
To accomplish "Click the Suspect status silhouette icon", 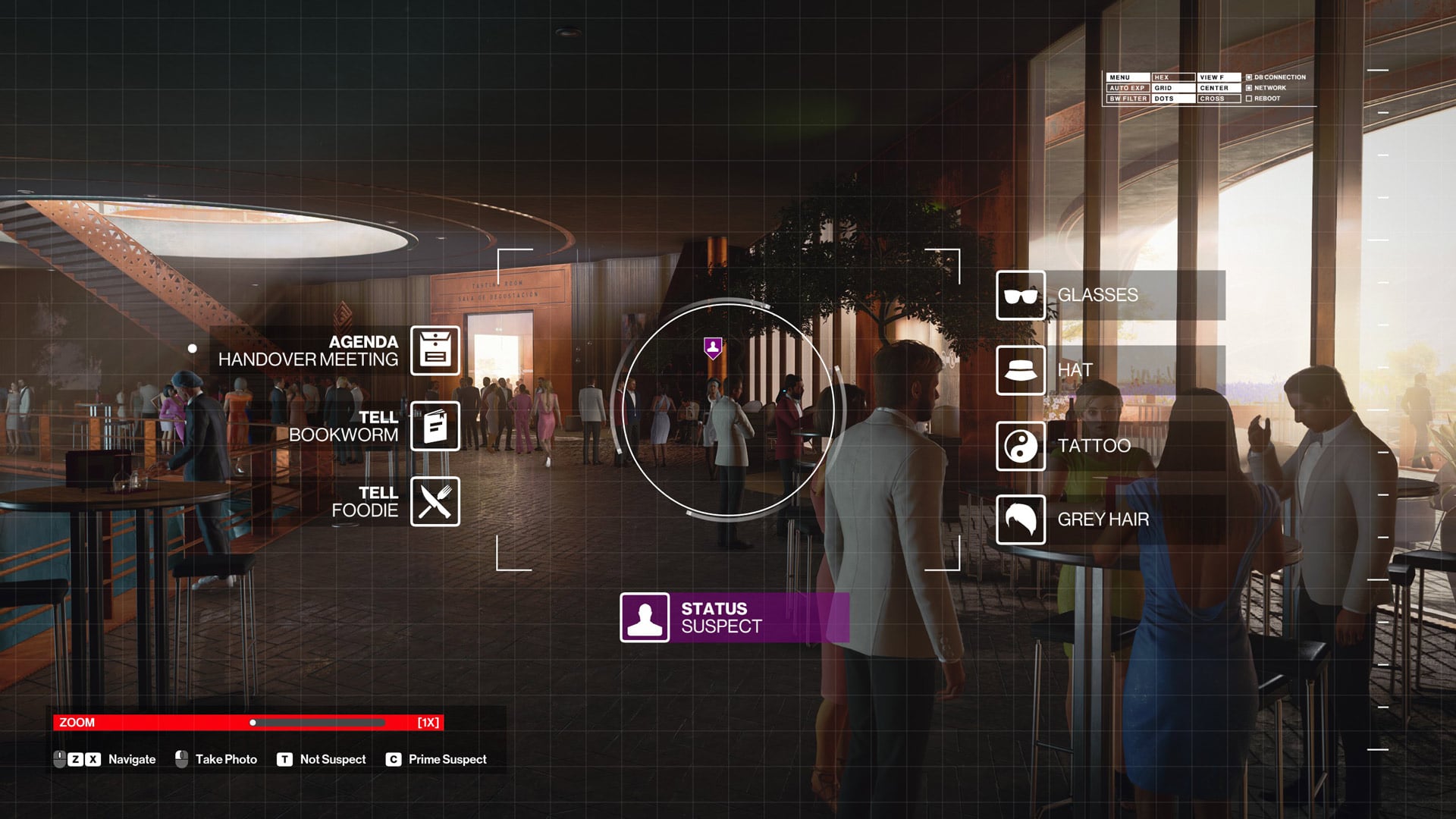I will [x=644, y=617].
